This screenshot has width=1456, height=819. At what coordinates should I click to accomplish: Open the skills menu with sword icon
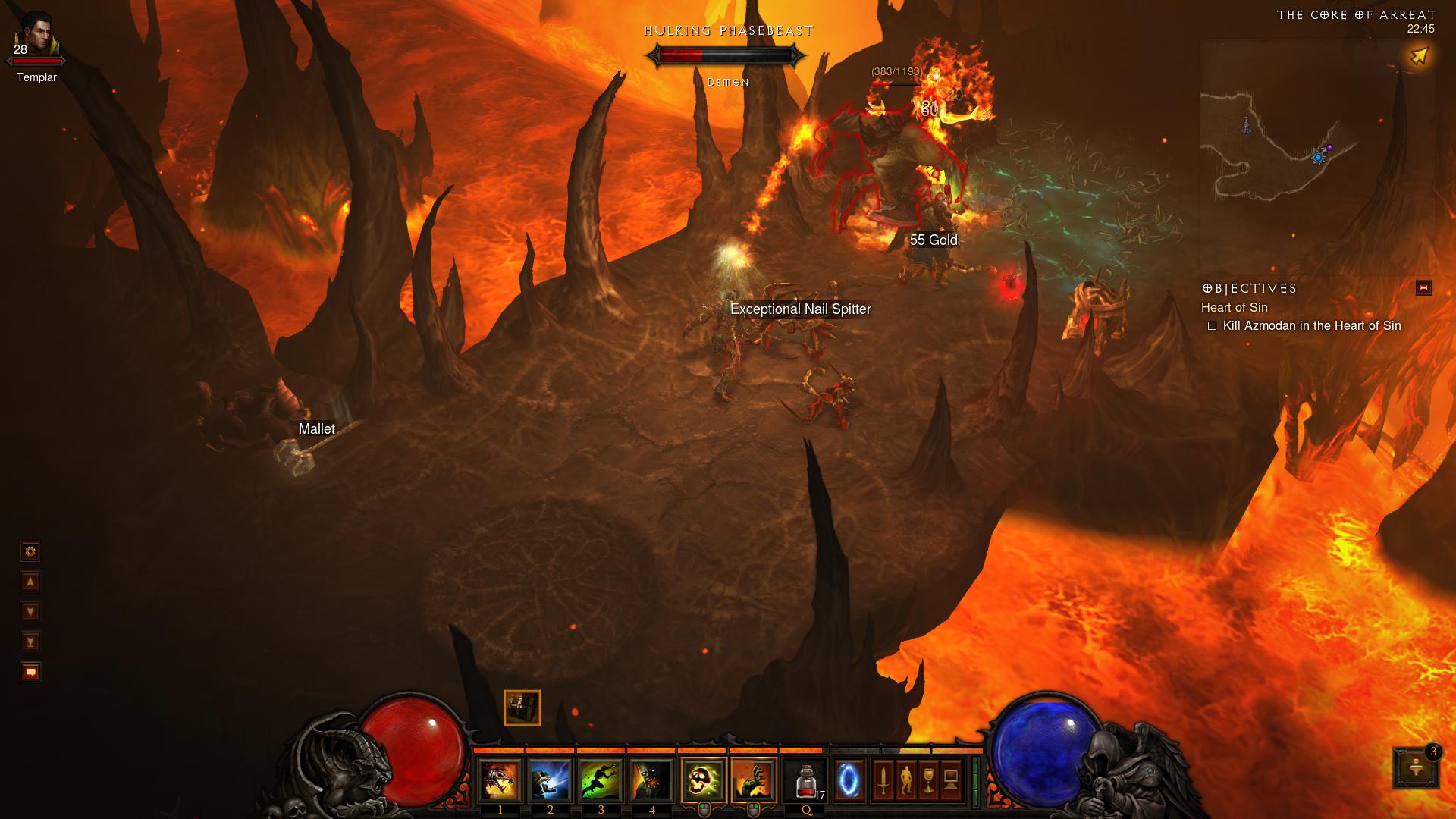883,780
